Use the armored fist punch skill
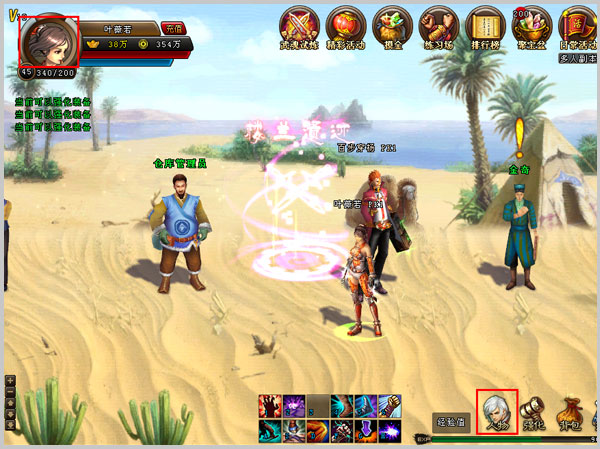Image resolution: width=600 pixels, height=449 pixels. (x=390, y=406)
